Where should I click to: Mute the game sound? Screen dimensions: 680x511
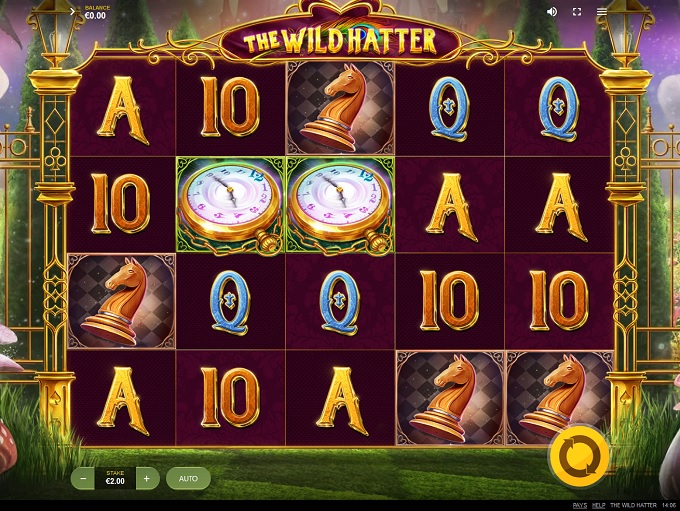552,12
